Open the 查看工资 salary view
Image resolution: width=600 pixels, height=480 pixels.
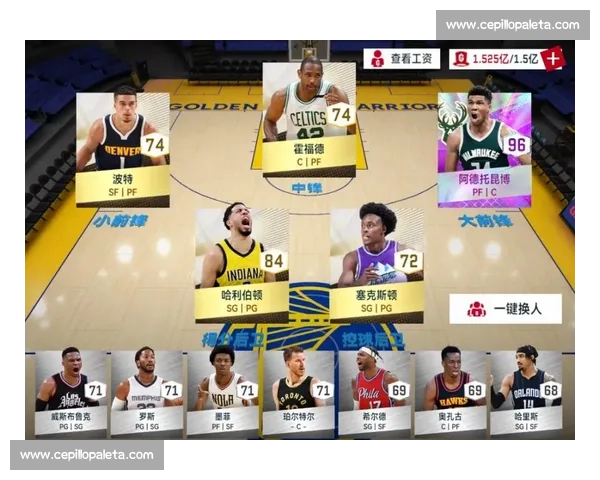click(401, 59)
